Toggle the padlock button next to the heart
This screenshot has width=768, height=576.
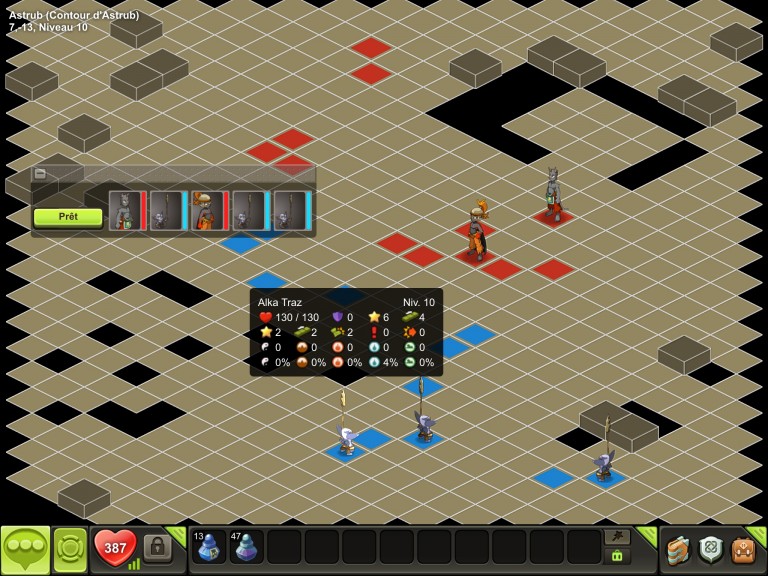(x=157, y=547)
